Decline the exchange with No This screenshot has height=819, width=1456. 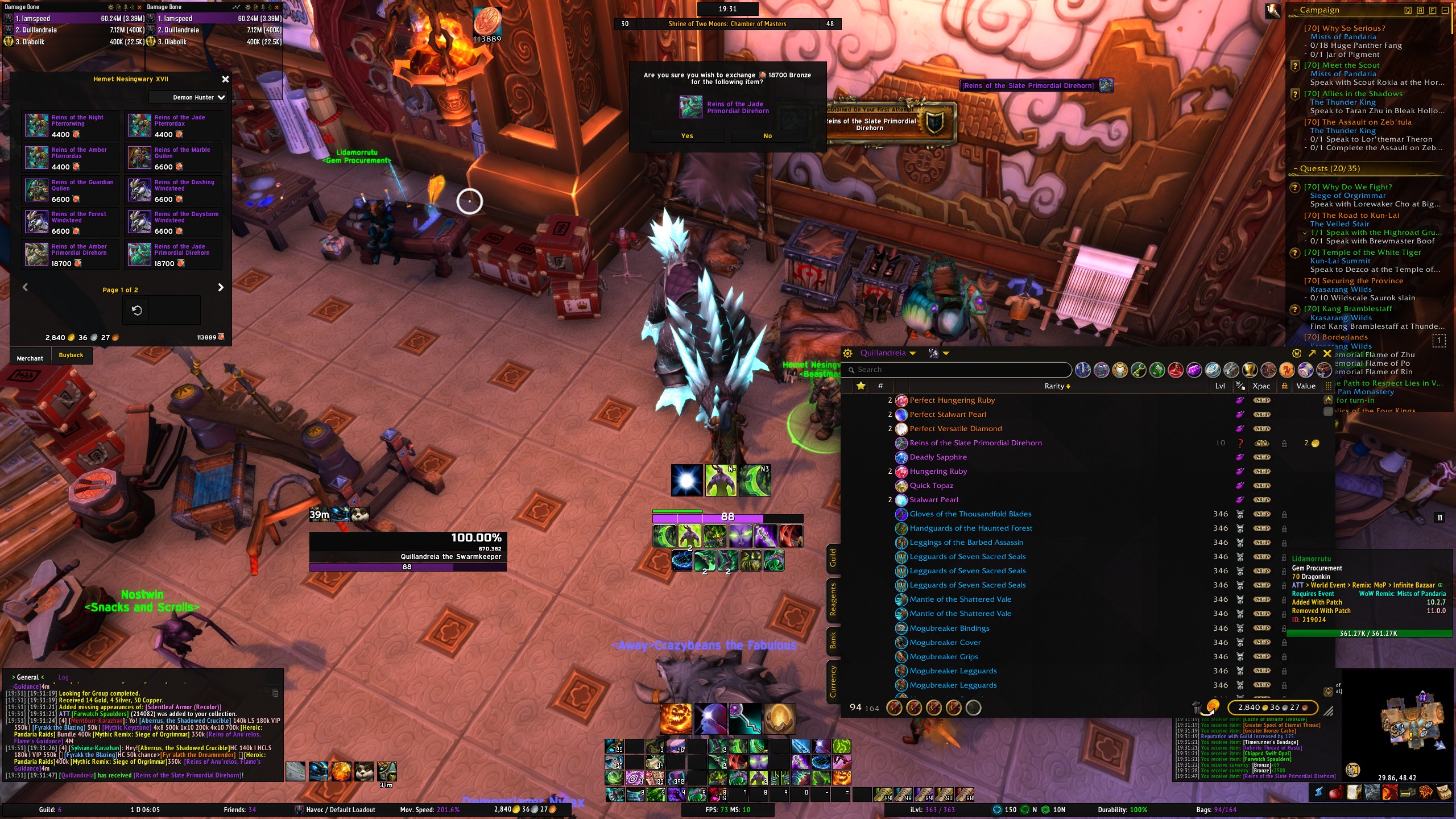point(767,136)
